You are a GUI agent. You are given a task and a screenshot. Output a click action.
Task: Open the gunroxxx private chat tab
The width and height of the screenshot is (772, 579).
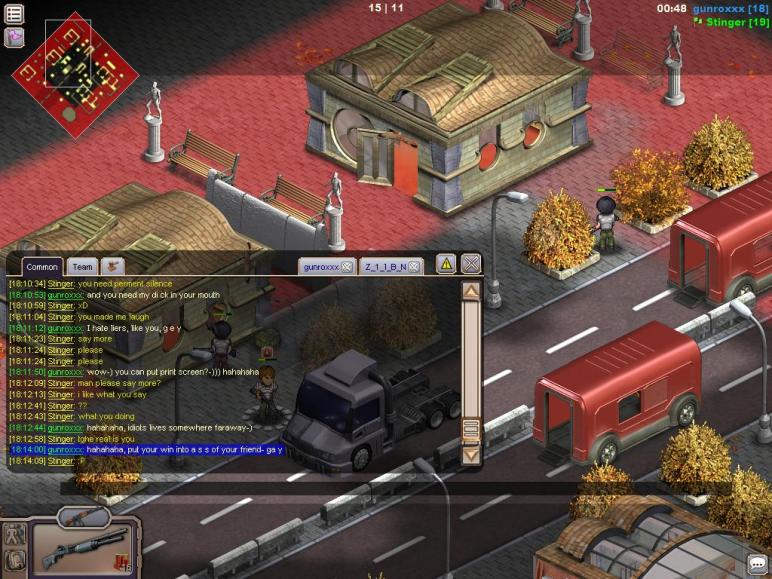click(x=322, y=267)
